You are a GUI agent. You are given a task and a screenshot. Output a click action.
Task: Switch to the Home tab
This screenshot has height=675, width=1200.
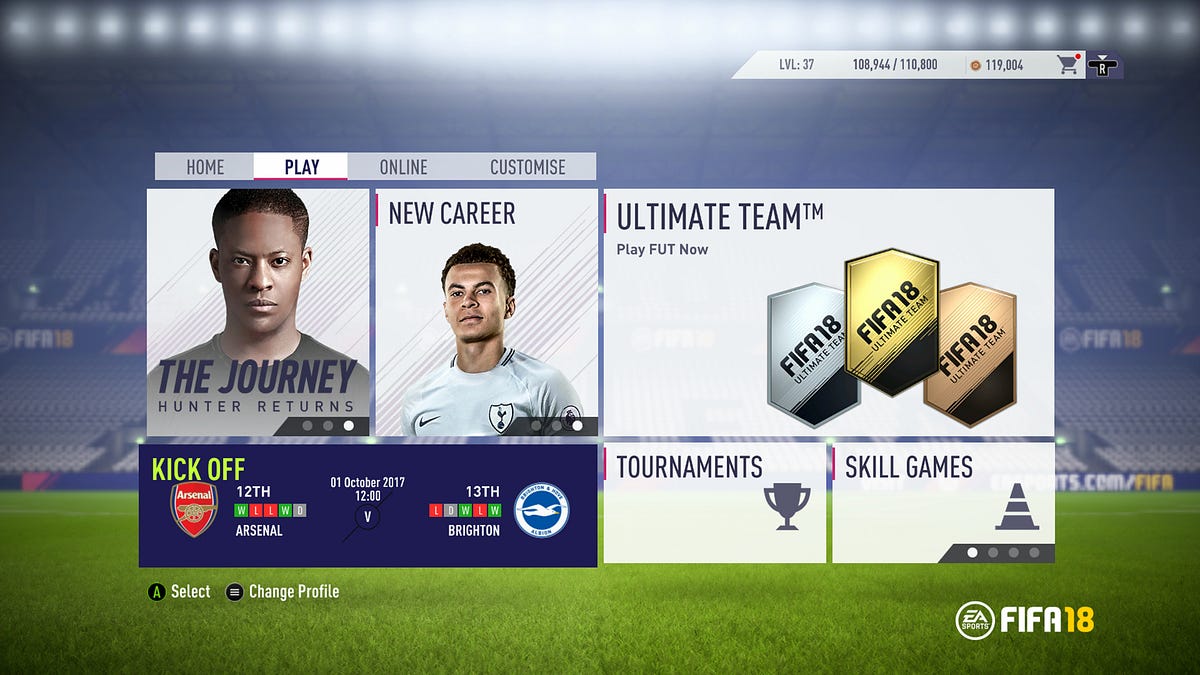point(205,167)
